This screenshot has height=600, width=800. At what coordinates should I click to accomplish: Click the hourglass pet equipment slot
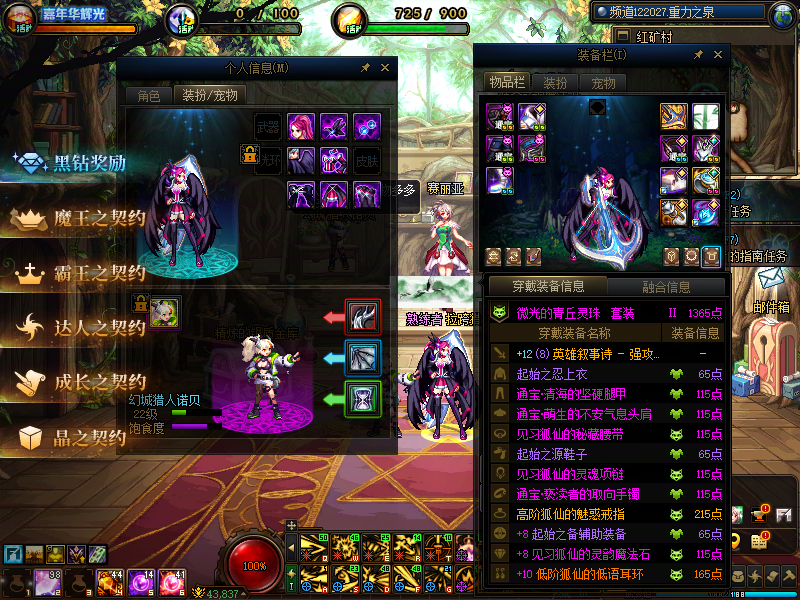tap(360, 398)
